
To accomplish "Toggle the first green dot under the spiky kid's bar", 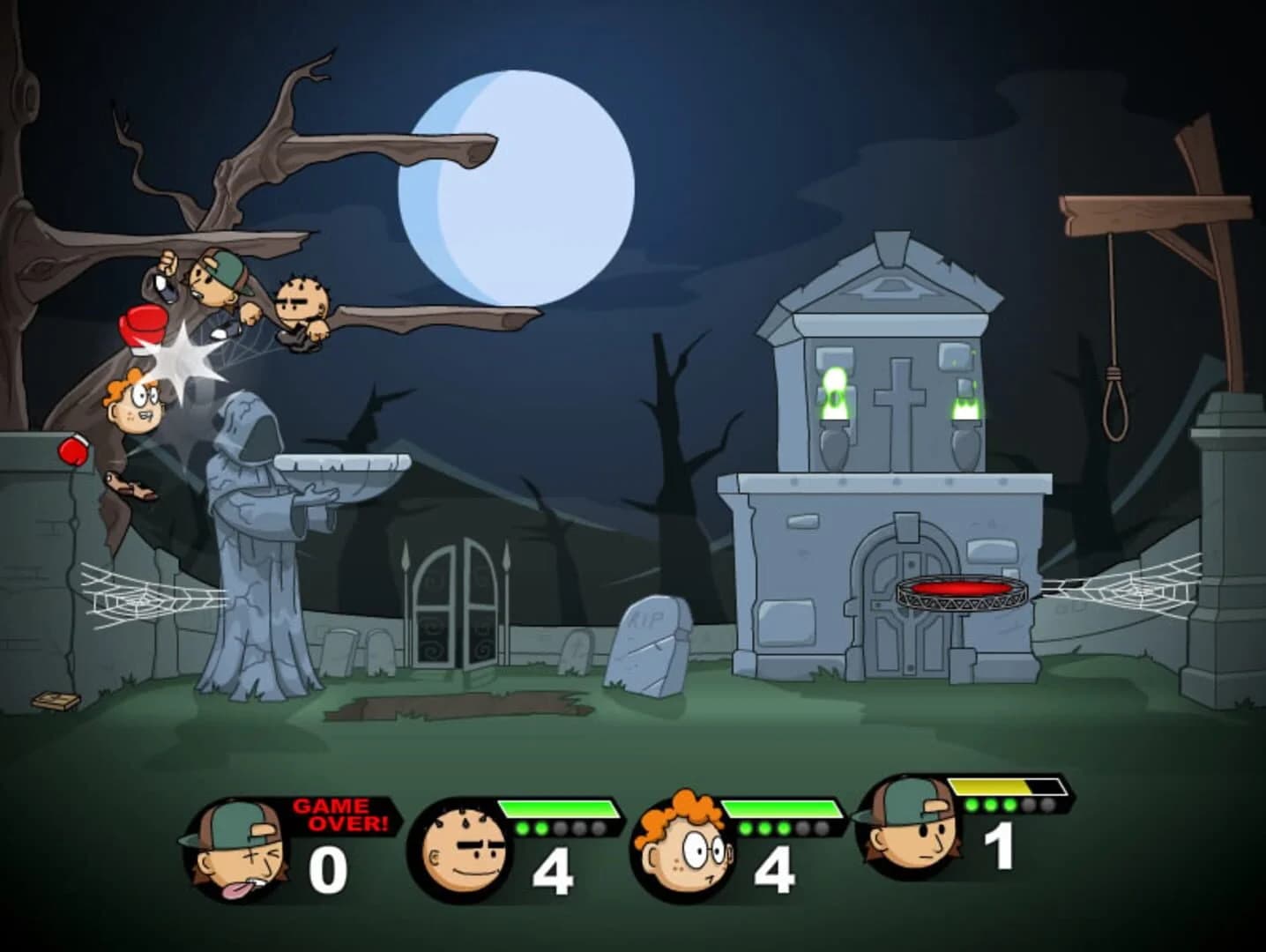I will (x=524, y=829).
